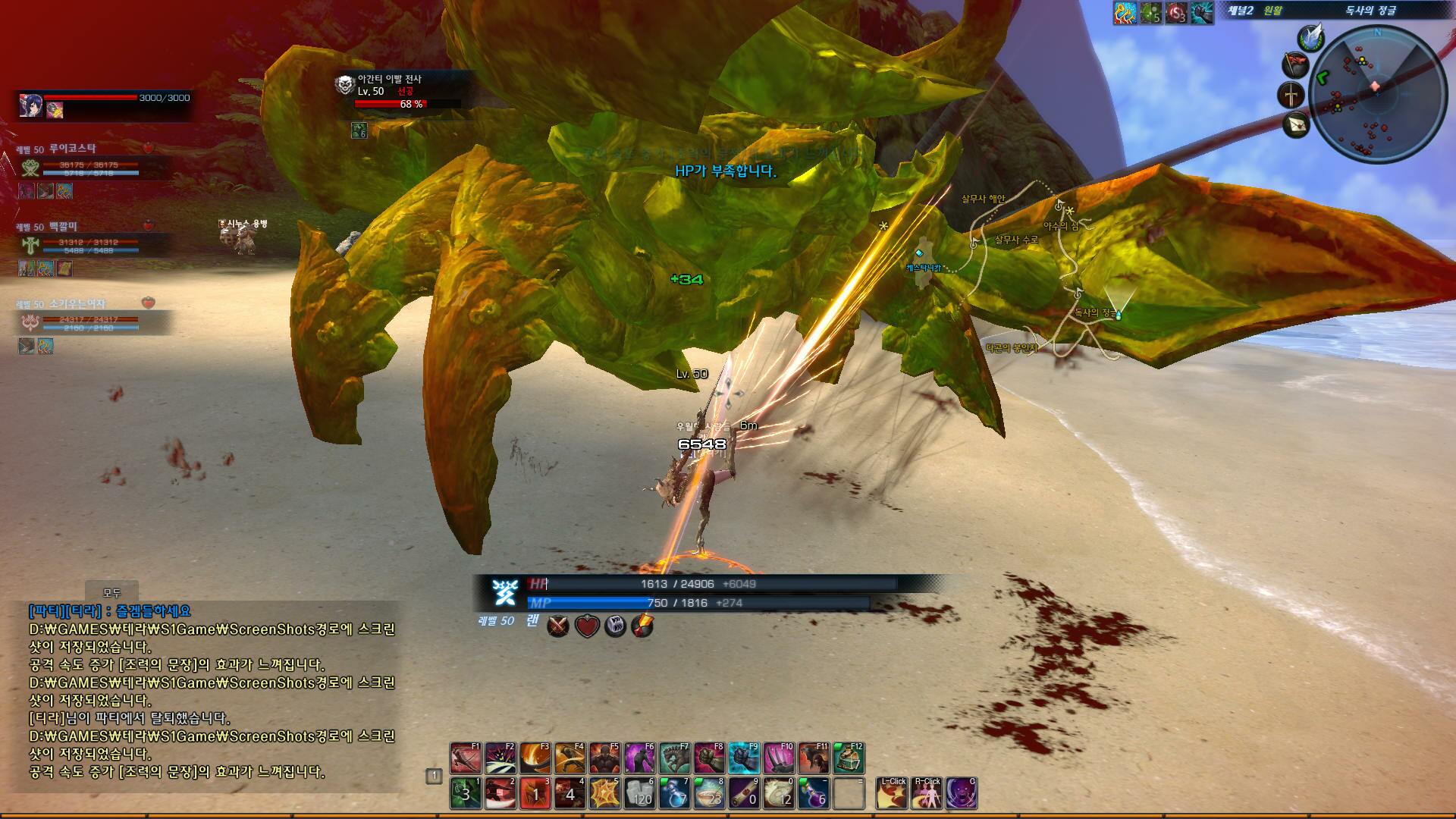1456x819 pixels.
Task: Click the purple face skill bound to C
Action: click(x=962, y=793)
